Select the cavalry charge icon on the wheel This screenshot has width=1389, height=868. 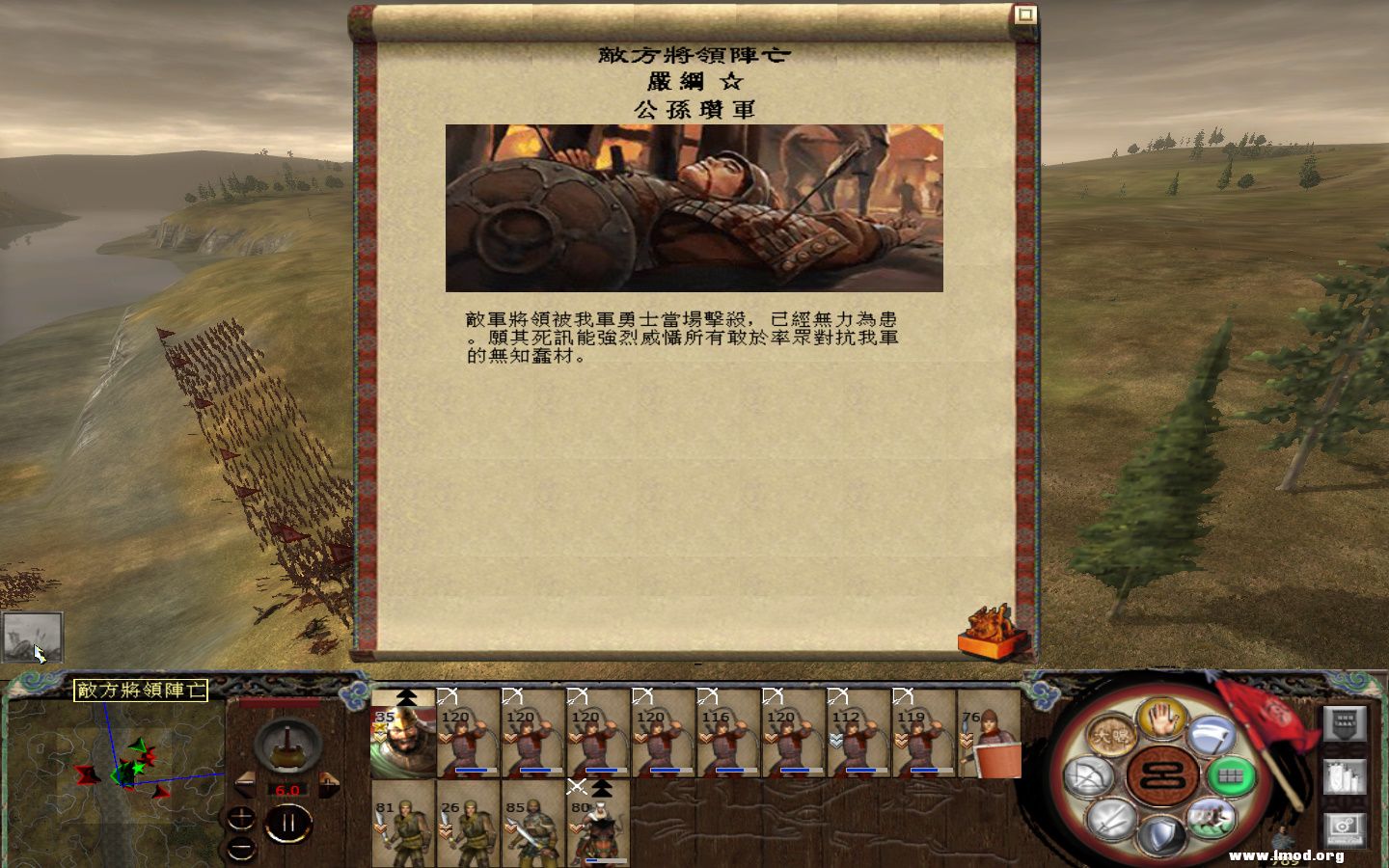pos(1212,818)
